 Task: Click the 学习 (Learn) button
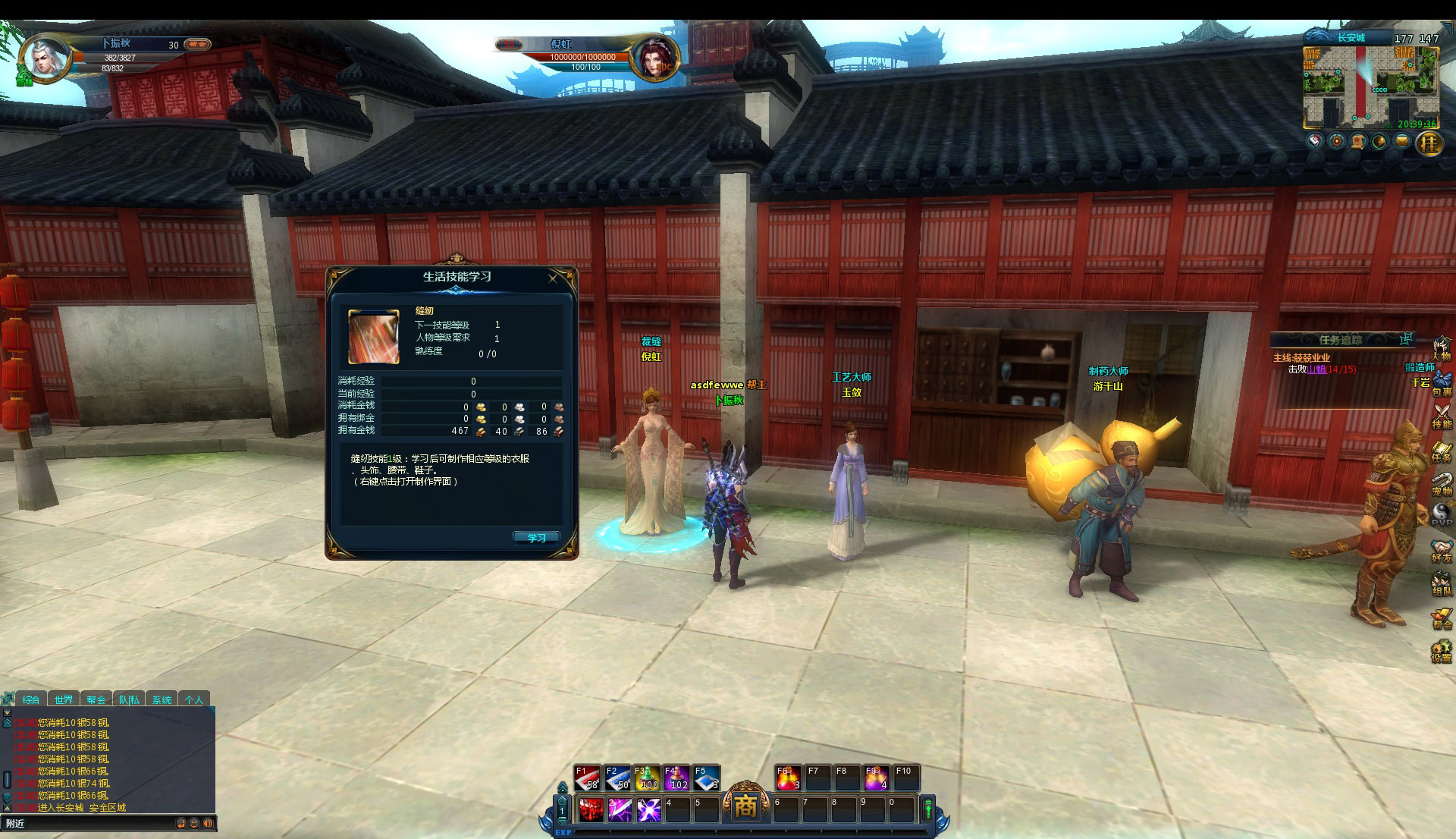(536, 538)
